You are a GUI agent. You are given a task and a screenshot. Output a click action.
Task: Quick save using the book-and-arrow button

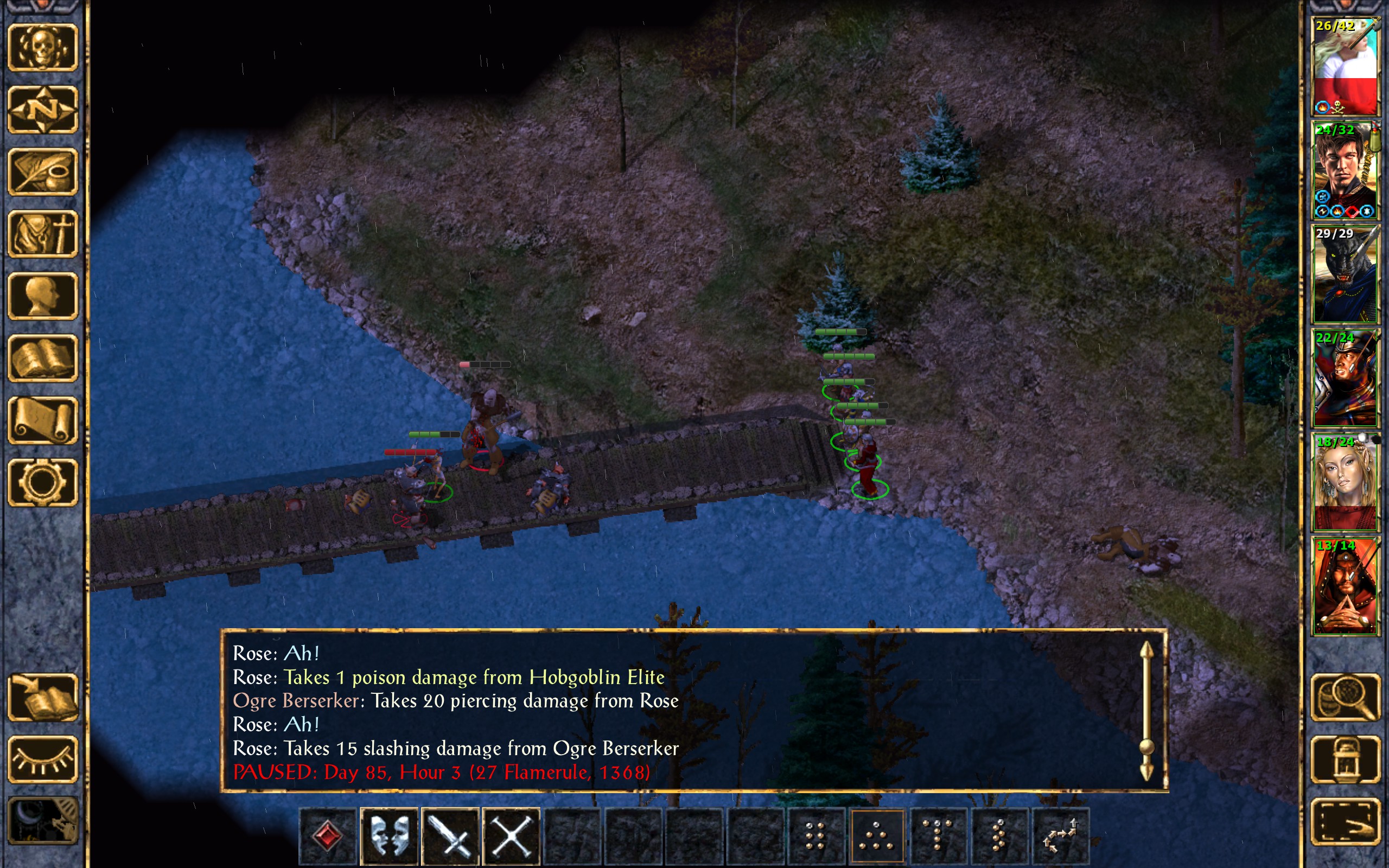click(43, 697)
